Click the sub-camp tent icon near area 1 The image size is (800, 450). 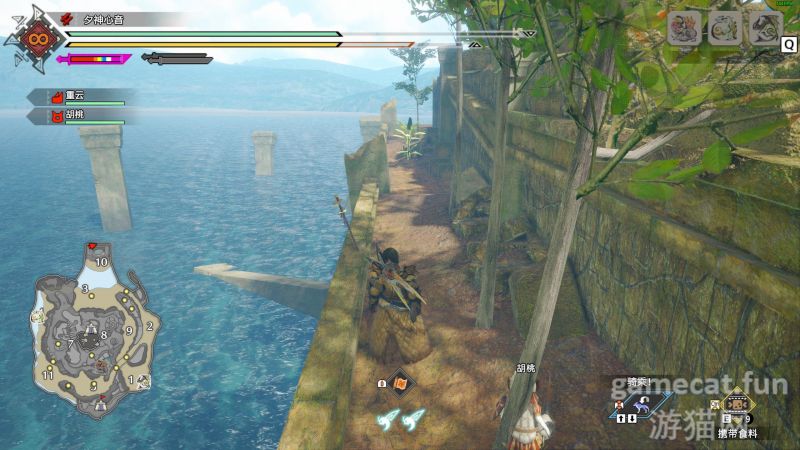pyautogui.click(x=144, y=381)
